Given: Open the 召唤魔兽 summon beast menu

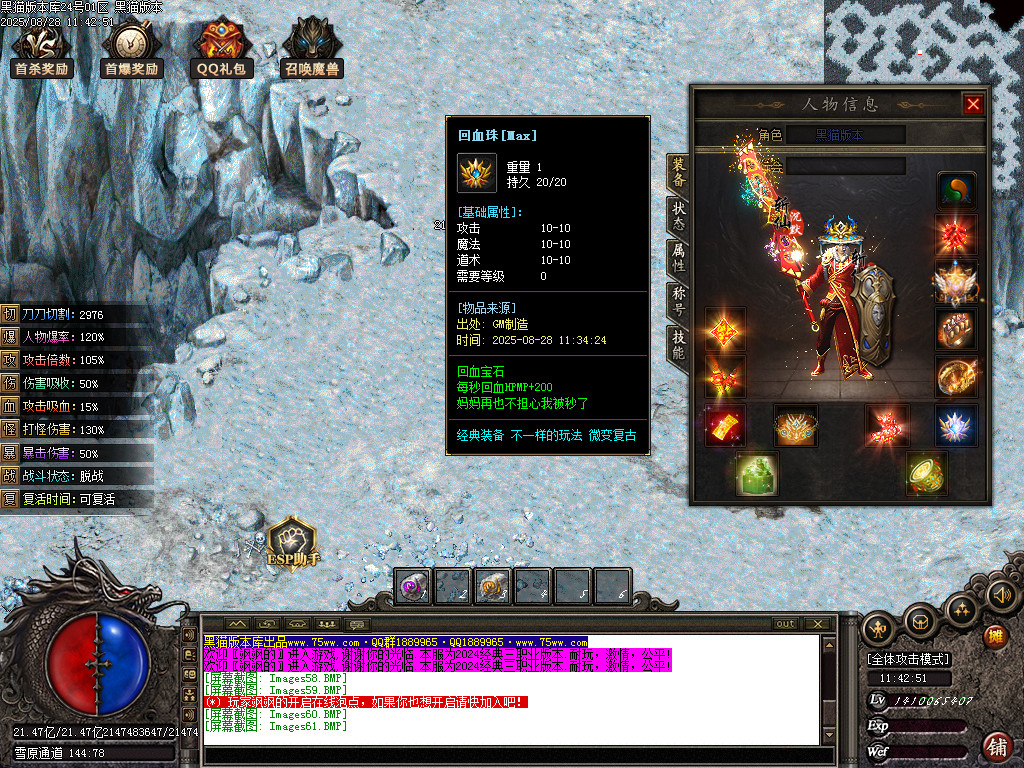Looking at the screenshot, I should [x=312, y=46].
